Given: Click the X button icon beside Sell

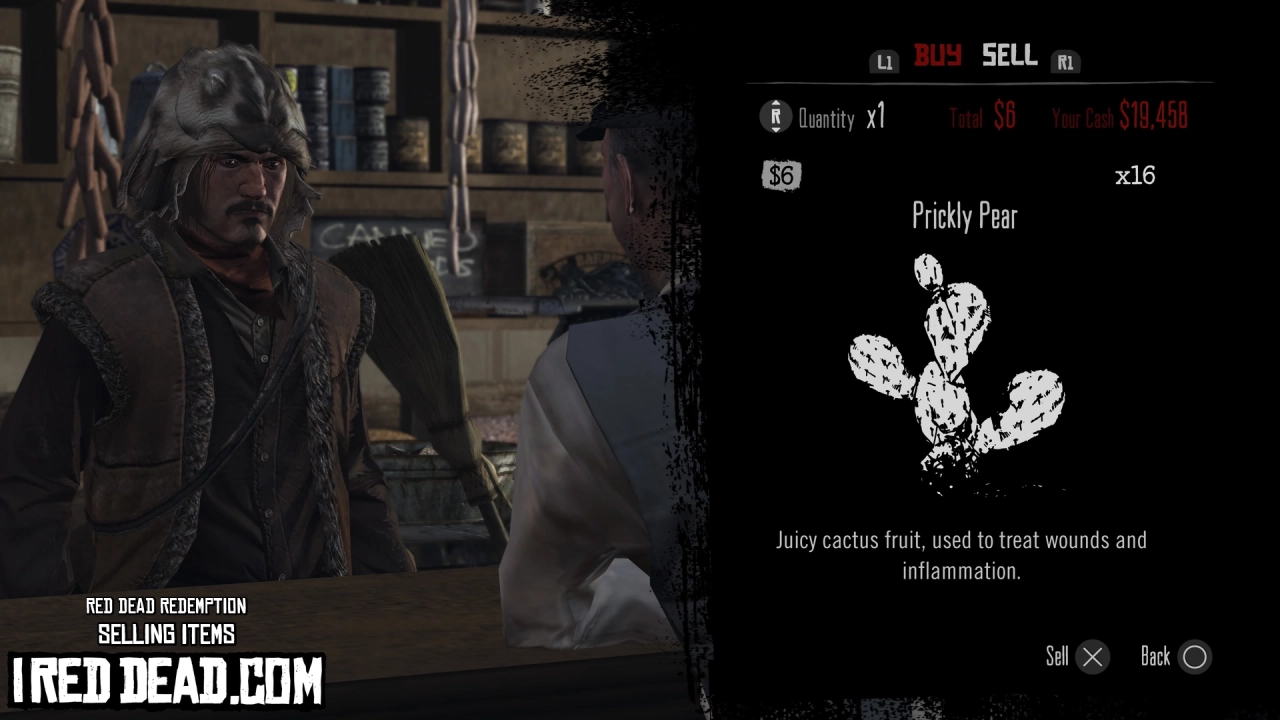Looking at the screenshot, I should pyautogui.click(x=1092, y=657).
